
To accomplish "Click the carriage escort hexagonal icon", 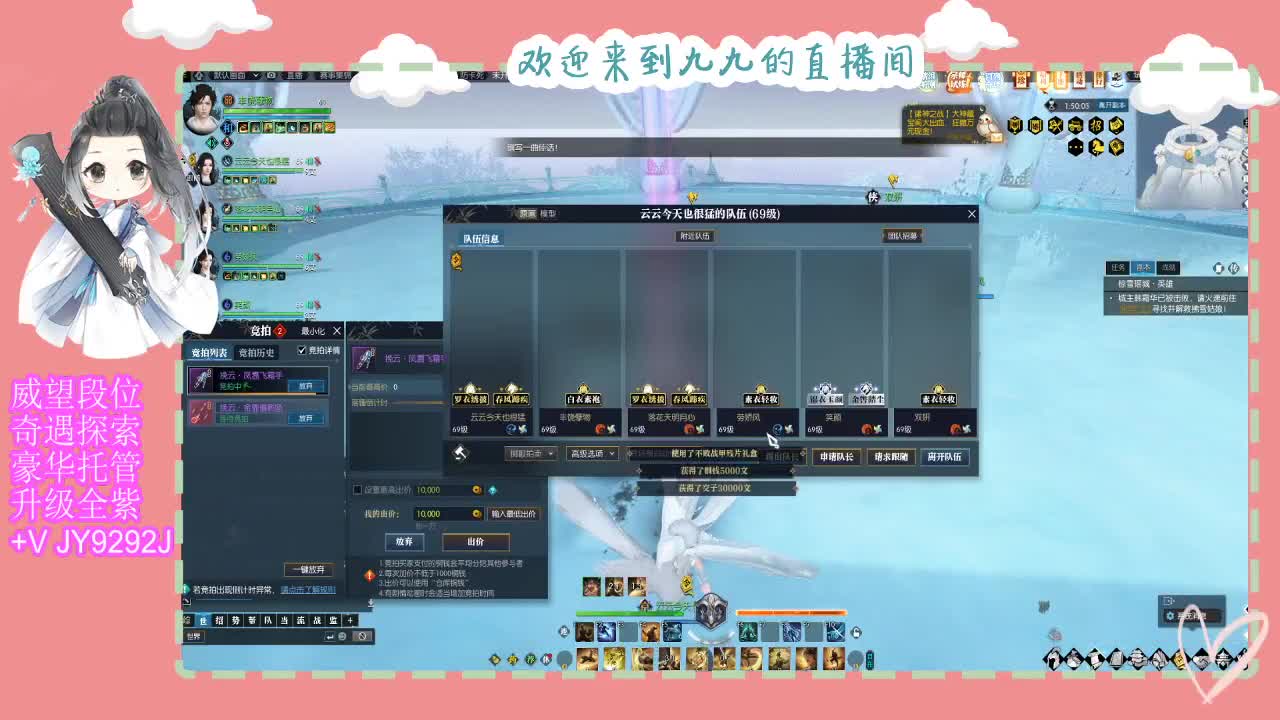I will tap(1075, 126).
